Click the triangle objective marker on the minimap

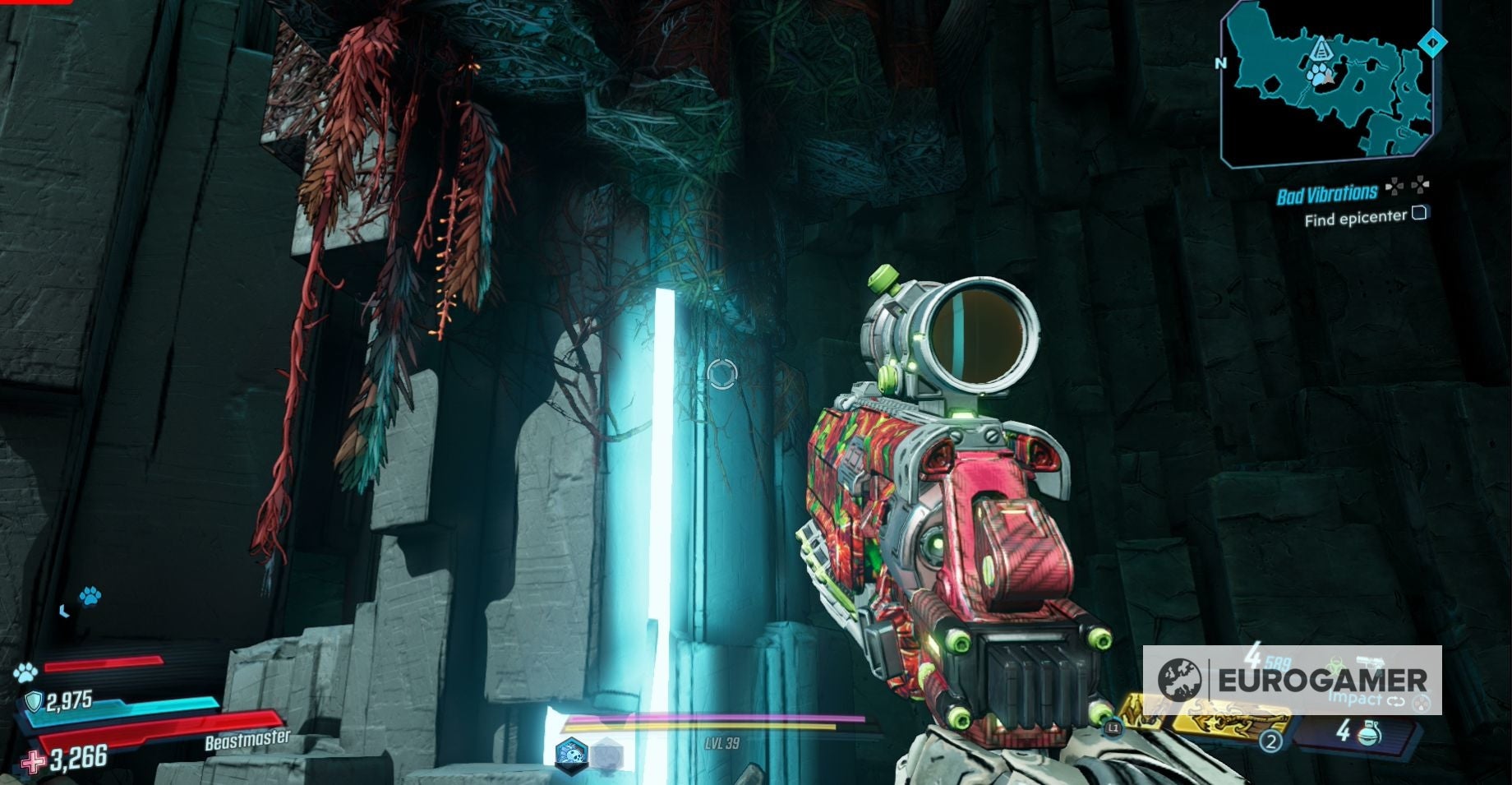click(1322, 49)
